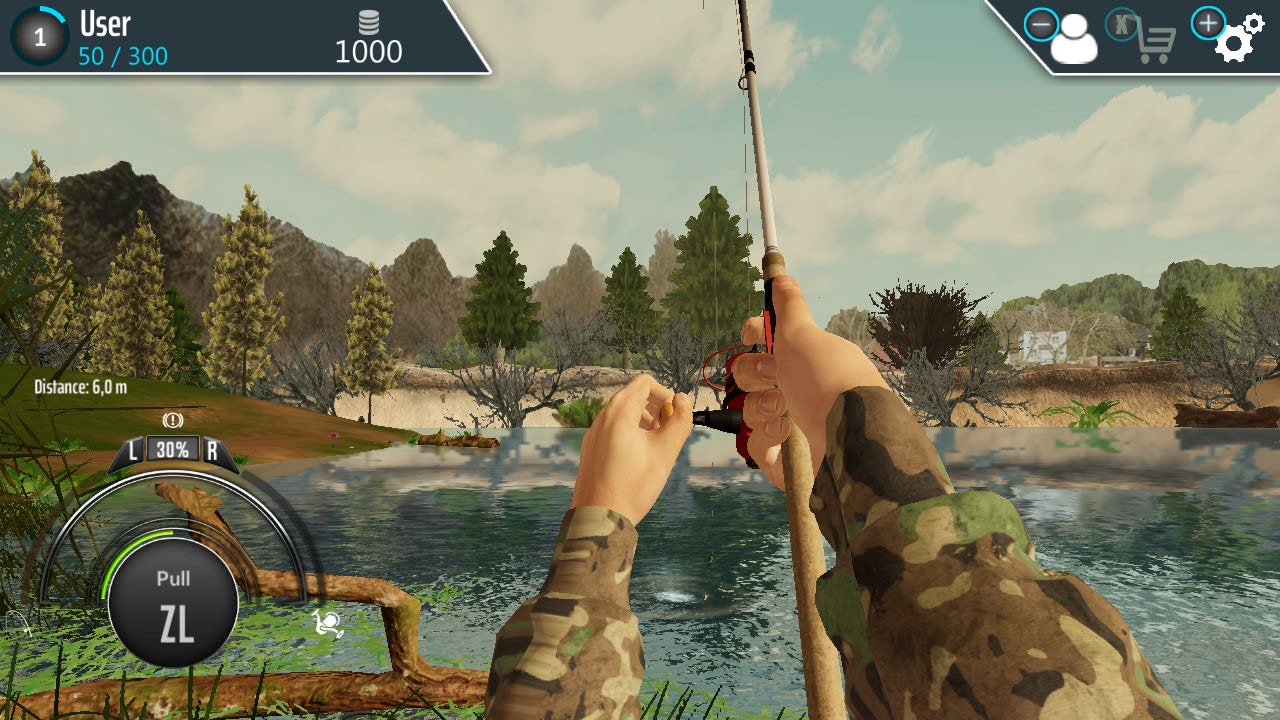
Task: Open the in-game shop cart
Action: pos(1157,42)
